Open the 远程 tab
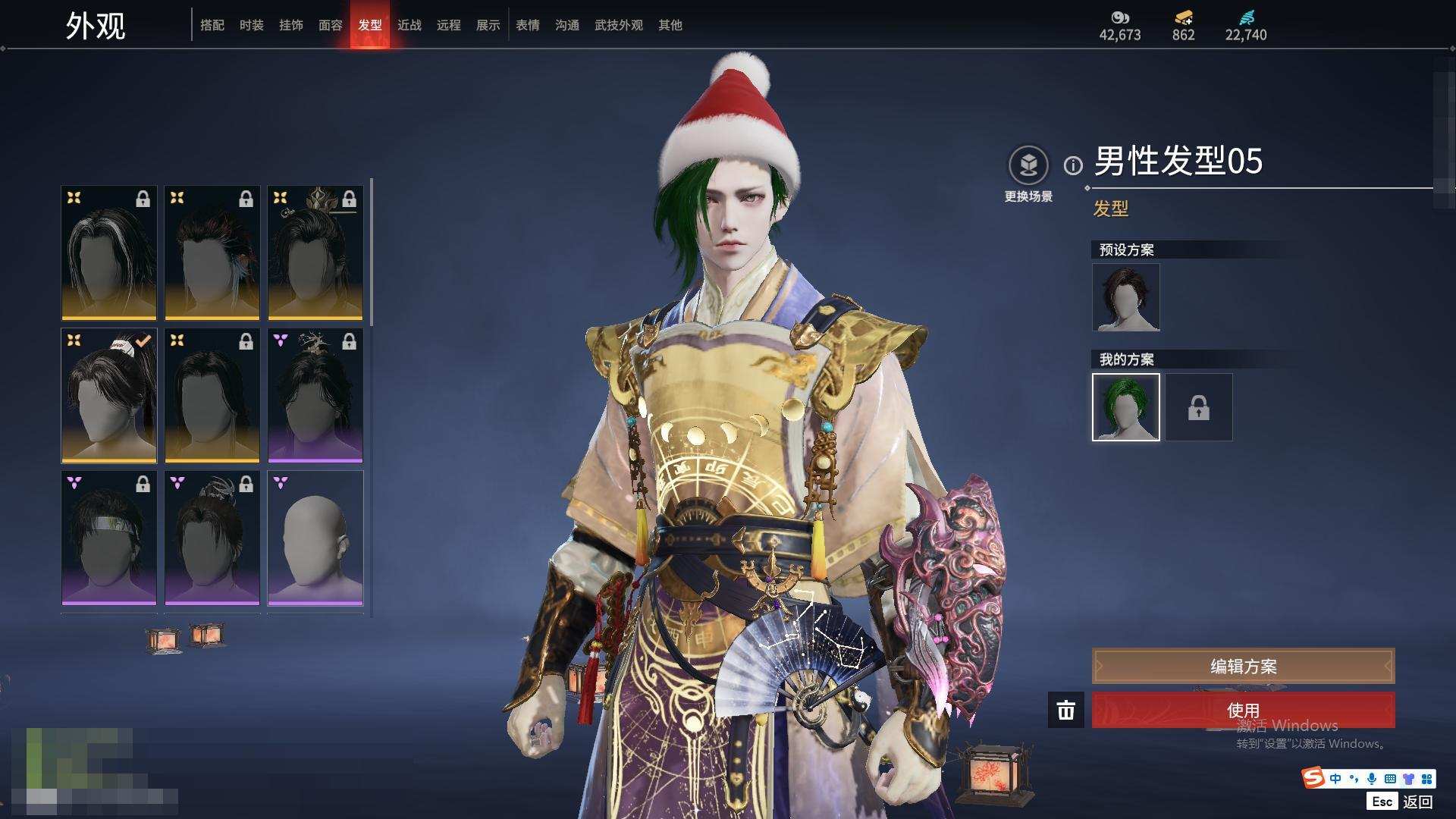The image size is (1456, 819). [448, 25]
